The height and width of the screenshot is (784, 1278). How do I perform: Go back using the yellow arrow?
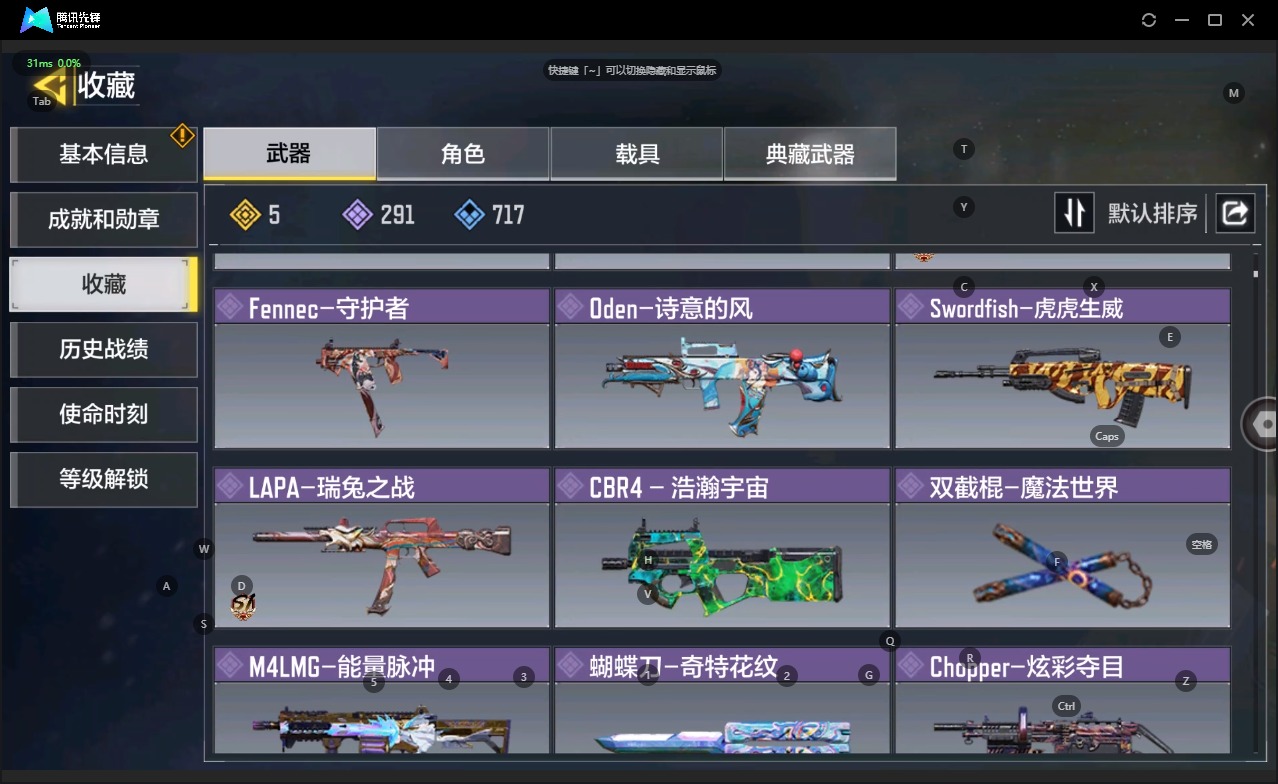52,85
